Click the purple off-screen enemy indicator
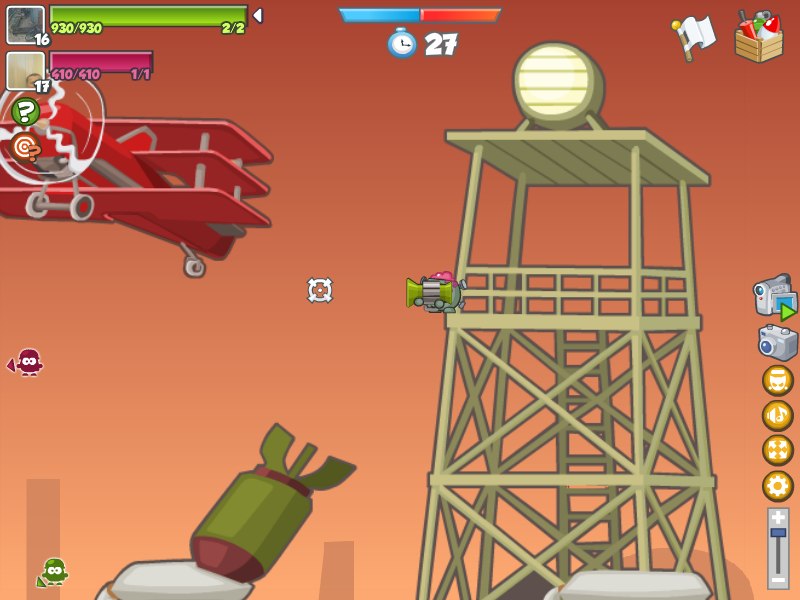This screenshot has width=800, height=600. pos(27,362)
